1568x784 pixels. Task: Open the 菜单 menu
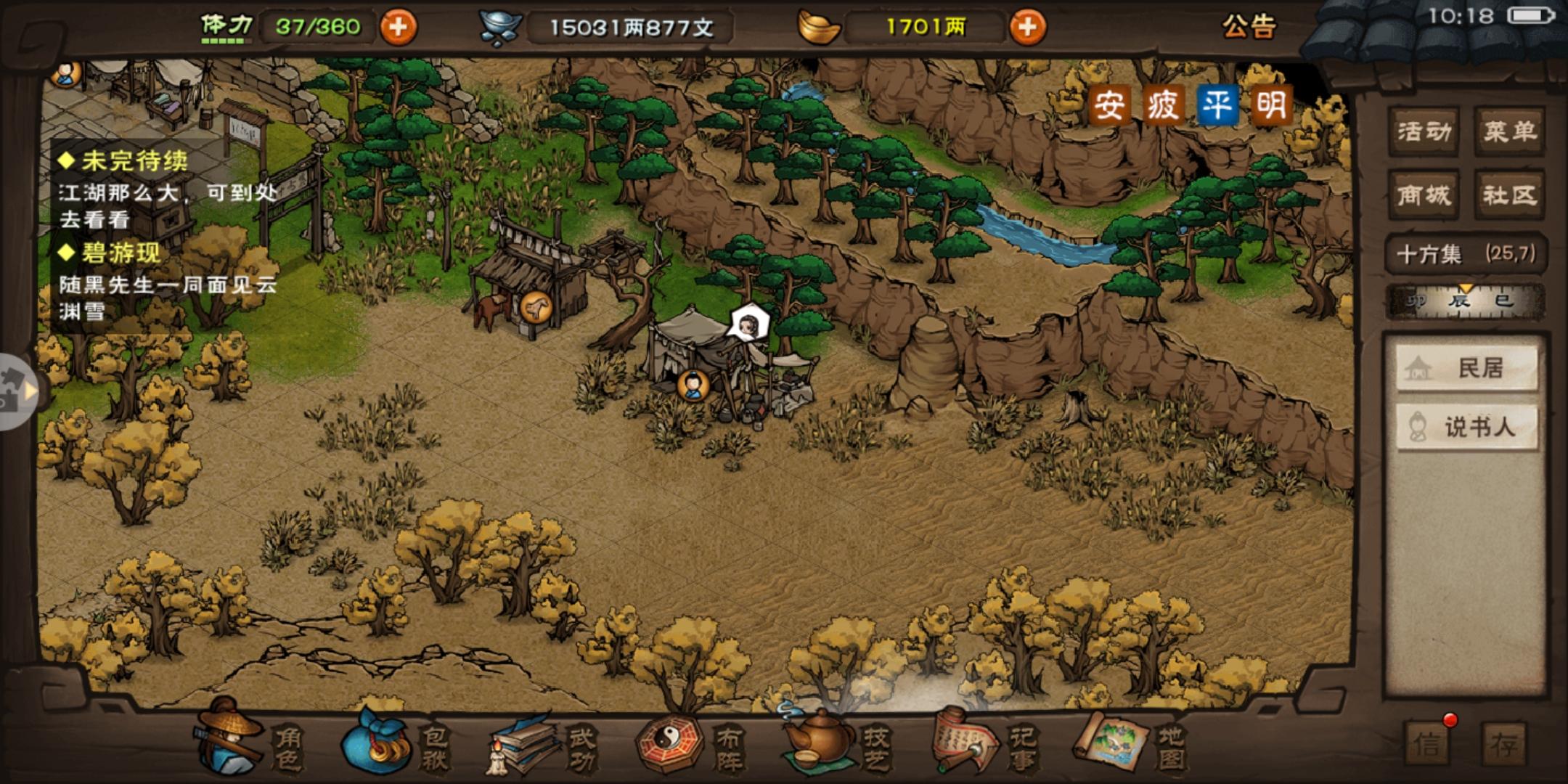[1509, 131]
